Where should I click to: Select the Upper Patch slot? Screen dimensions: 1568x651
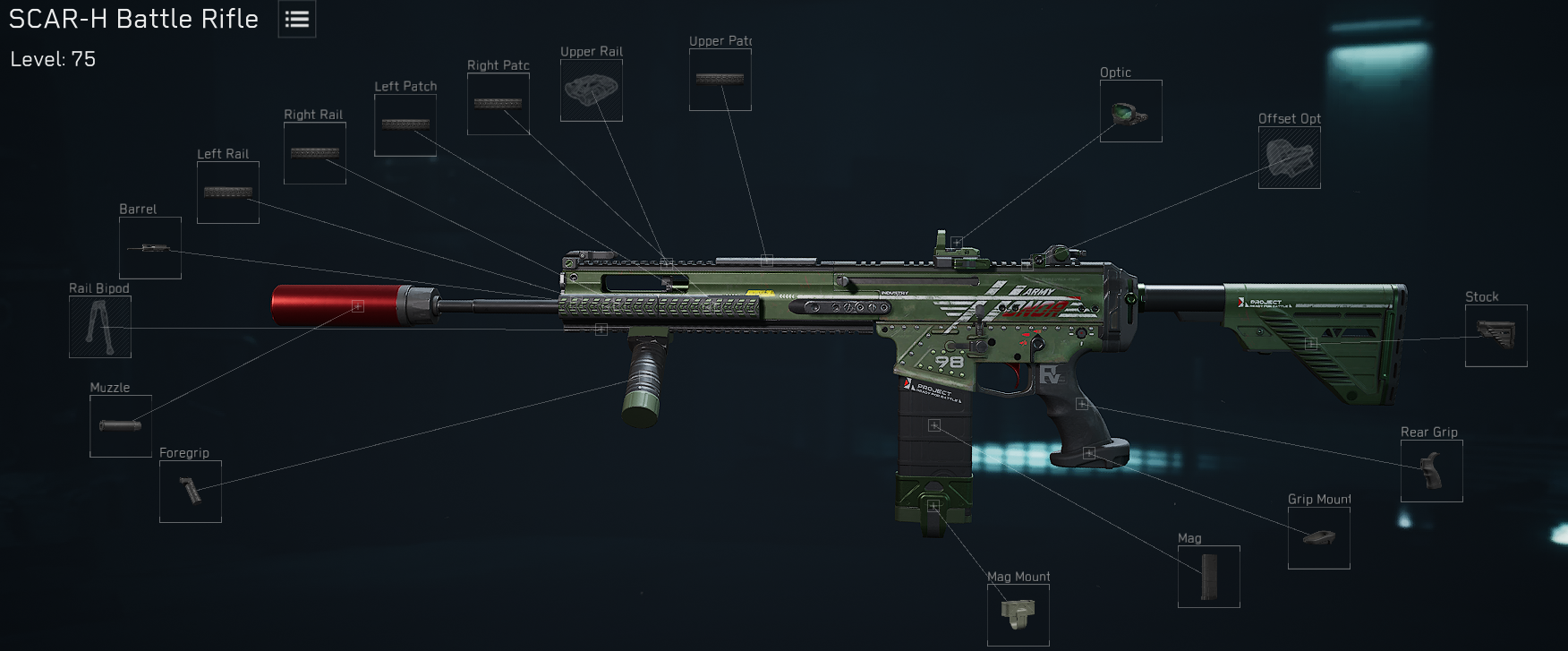(x=720, y=79)
